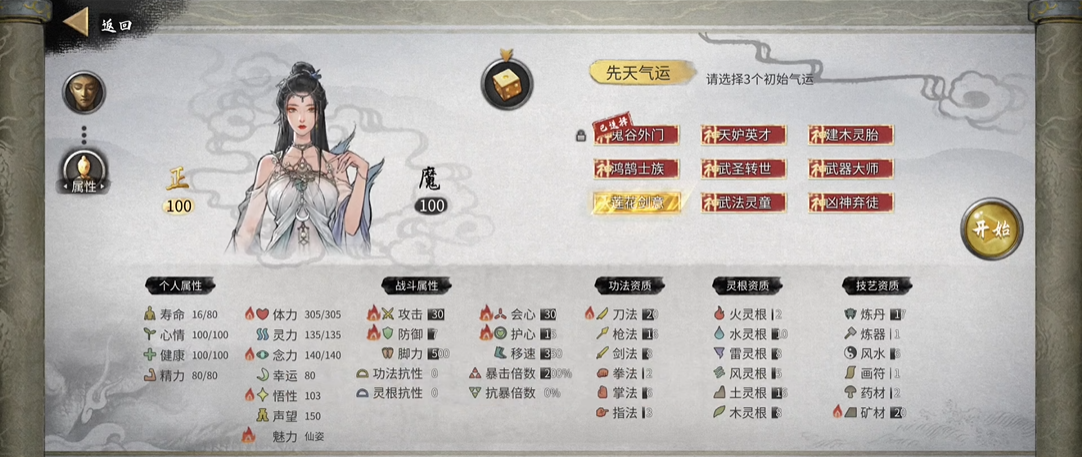The image size is (1082, 457).
Task: Select the 凶神弃徒 destiny trait
Action: coord(851,202)
